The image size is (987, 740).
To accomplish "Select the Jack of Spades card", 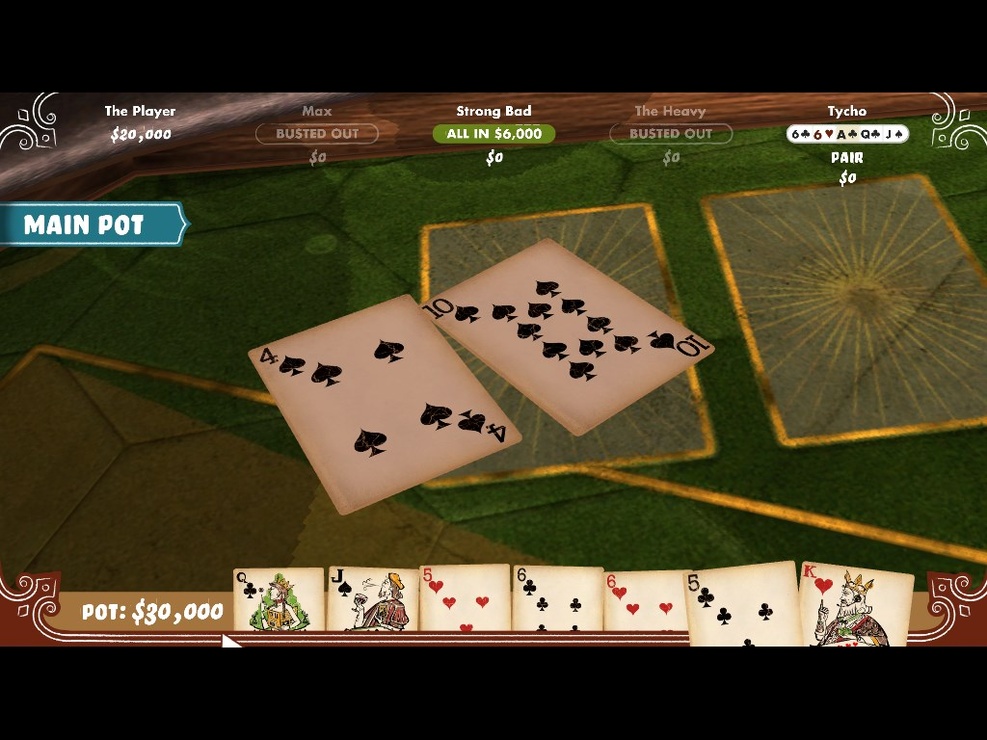I will click(372, 599).
